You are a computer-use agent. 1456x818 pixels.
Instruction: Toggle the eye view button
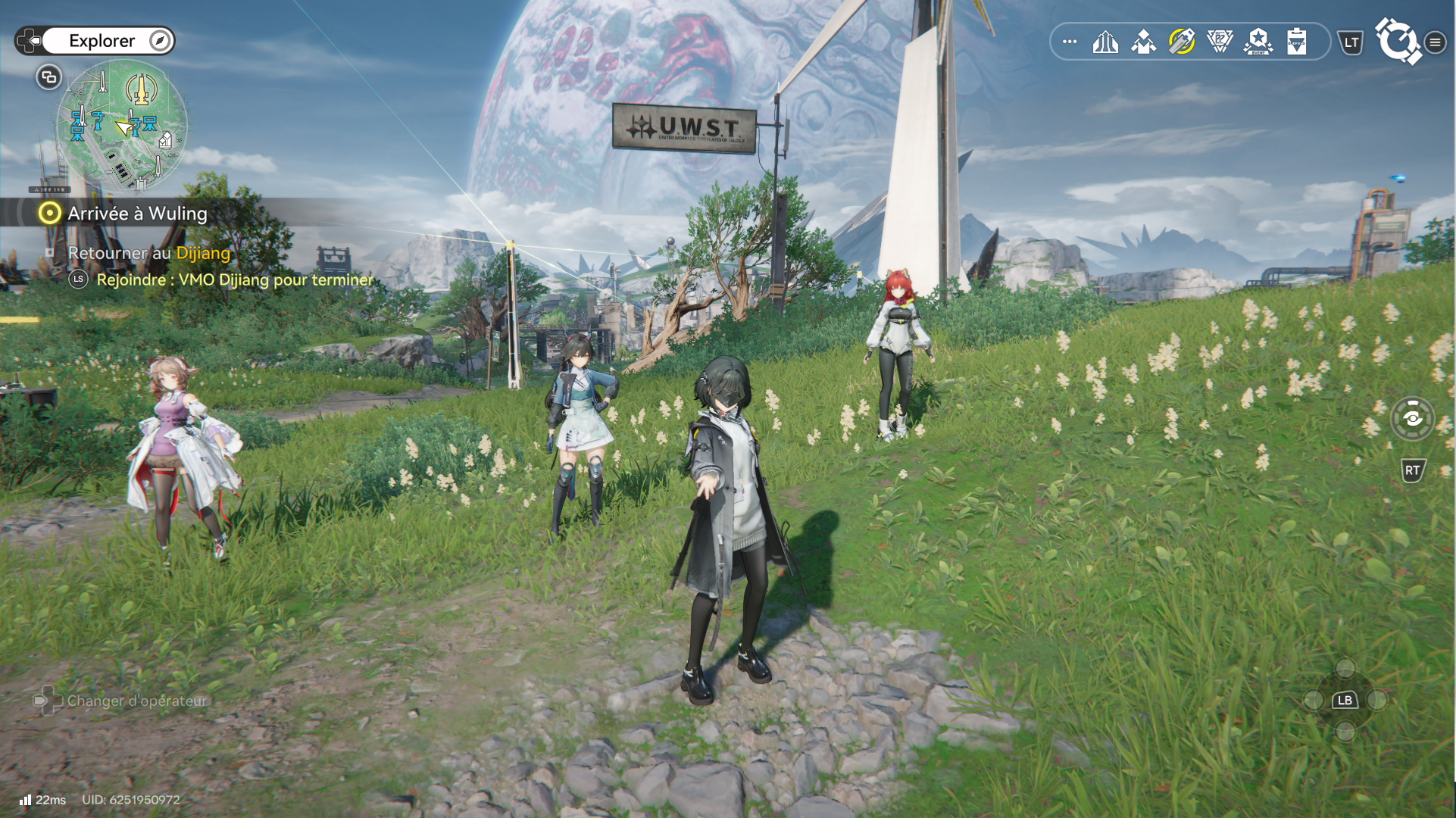(x=1412, y=418)
